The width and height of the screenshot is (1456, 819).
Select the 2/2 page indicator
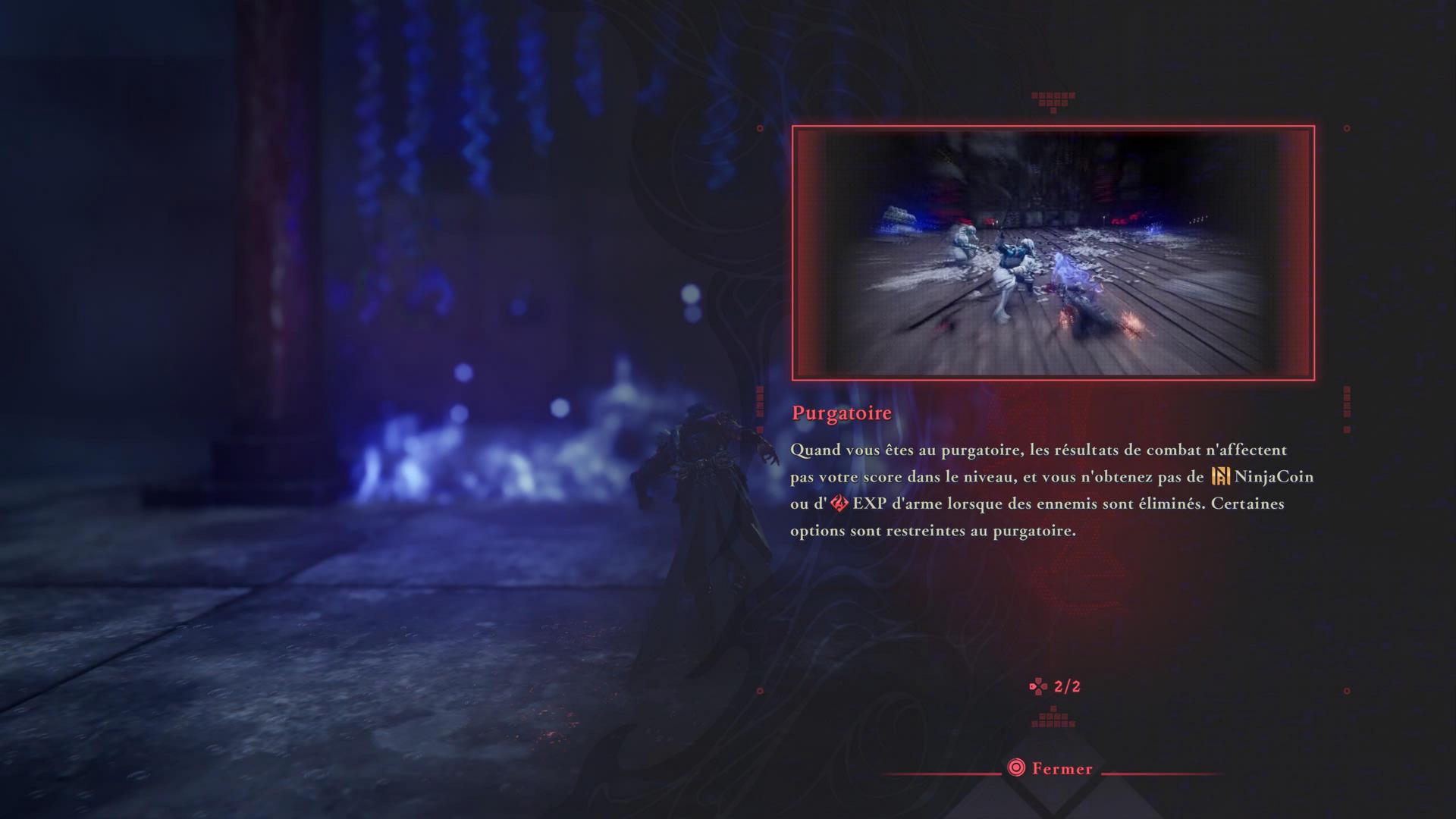pos(1056,686)
